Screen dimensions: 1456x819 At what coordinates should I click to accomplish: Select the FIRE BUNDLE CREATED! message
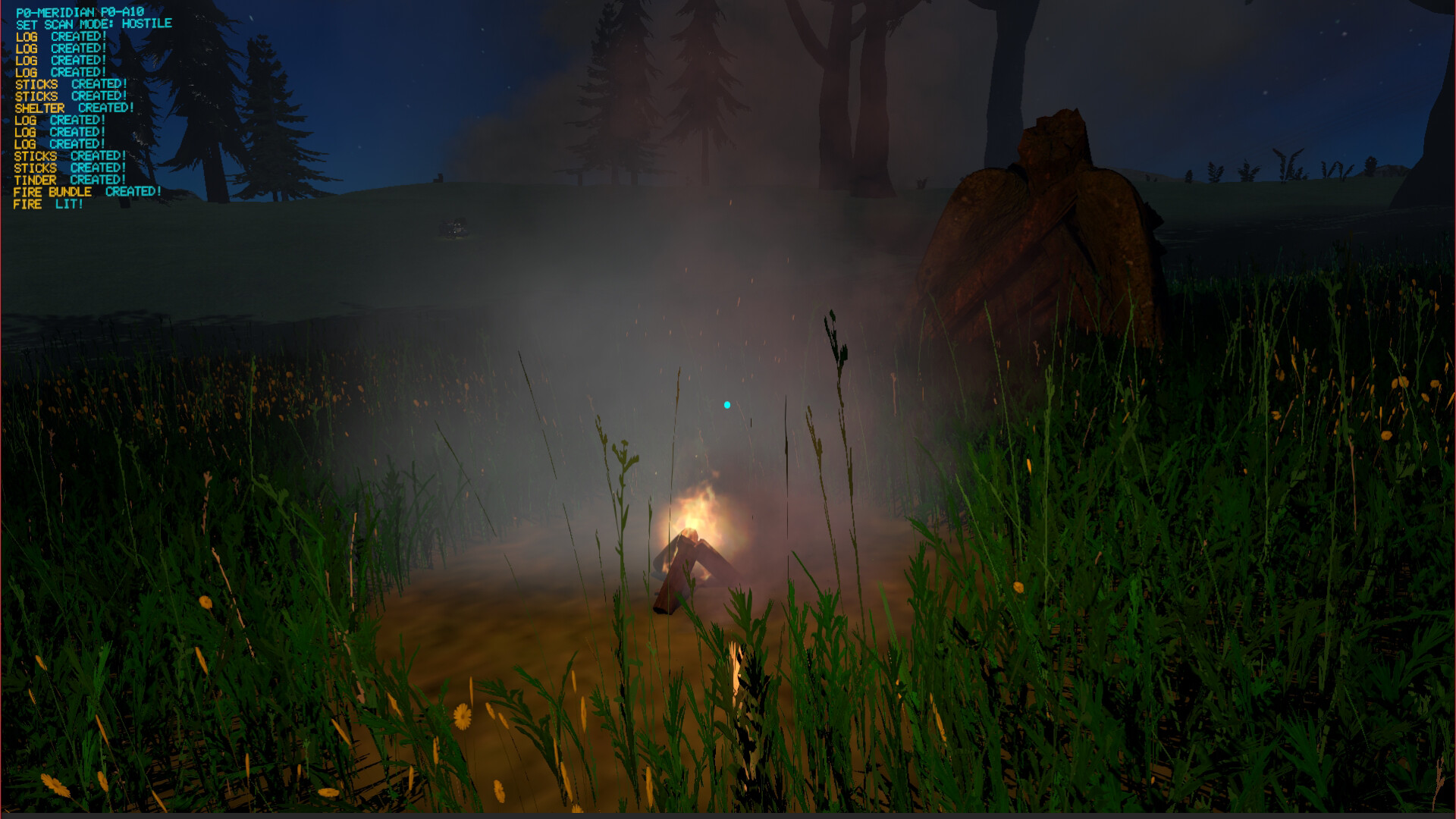(x=87, y=192)
